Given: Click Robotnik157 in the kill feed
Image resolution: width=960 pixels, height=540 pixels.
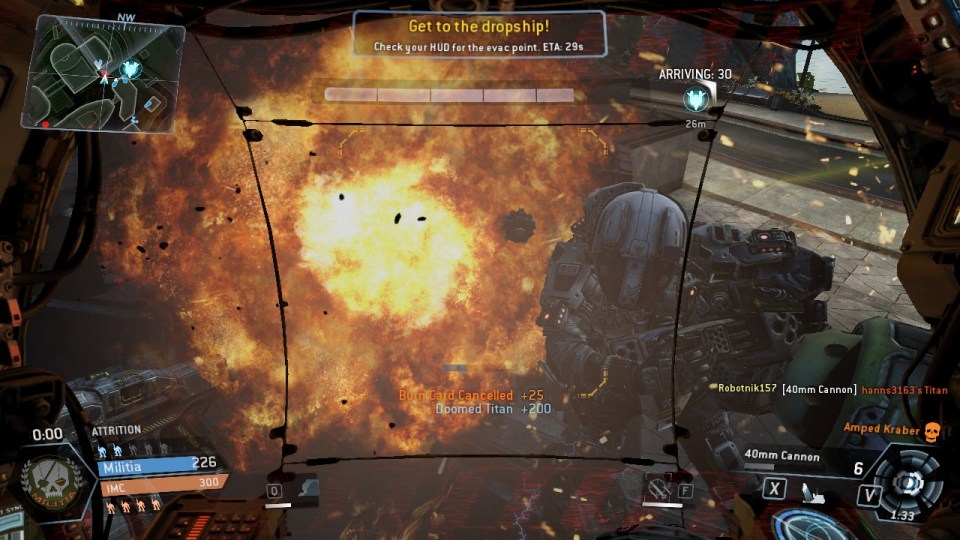Looking at the screenshot, I should [747, 388].
